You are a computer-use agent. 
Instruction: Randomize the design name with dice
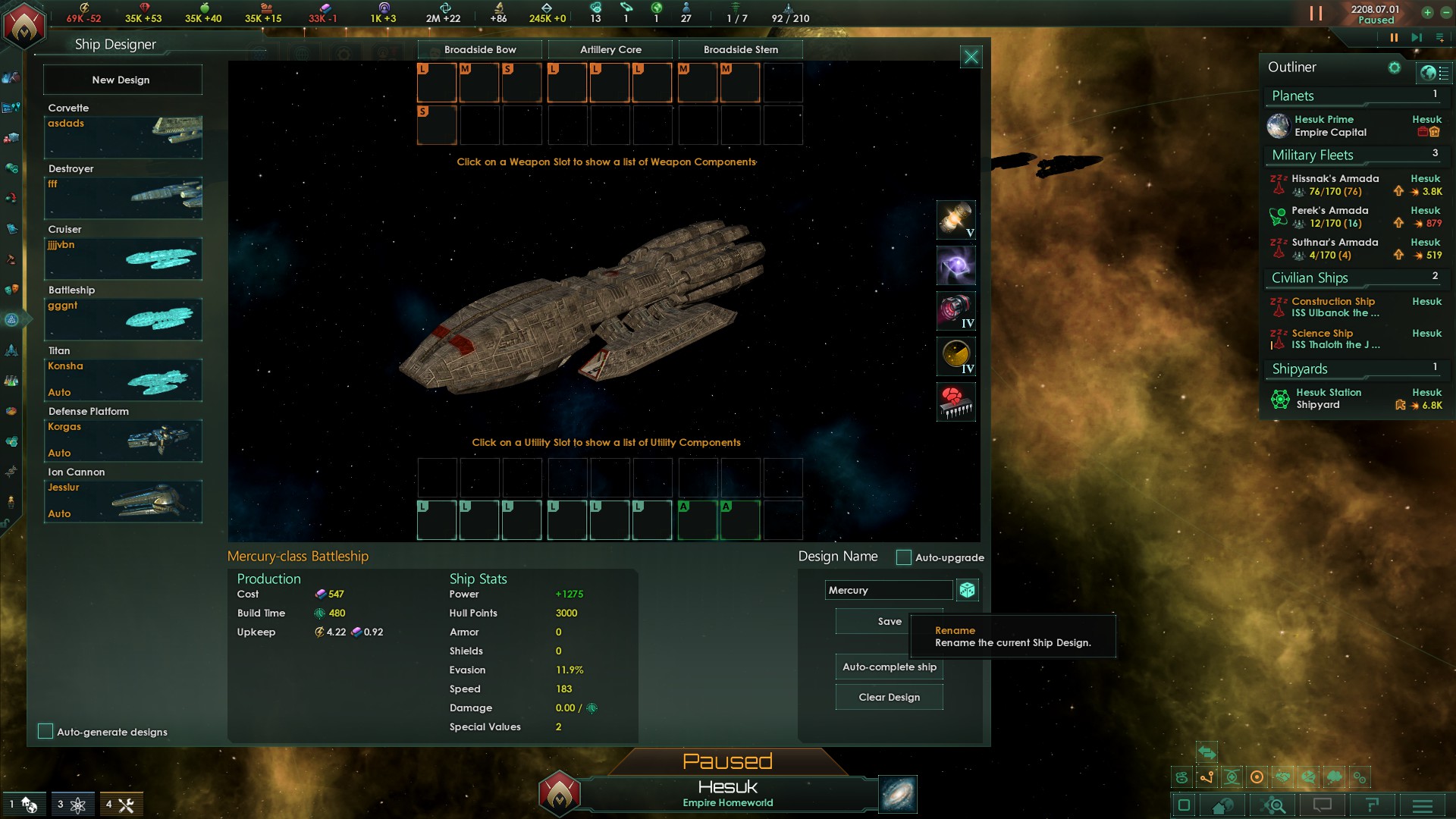(x=967, y=590)
